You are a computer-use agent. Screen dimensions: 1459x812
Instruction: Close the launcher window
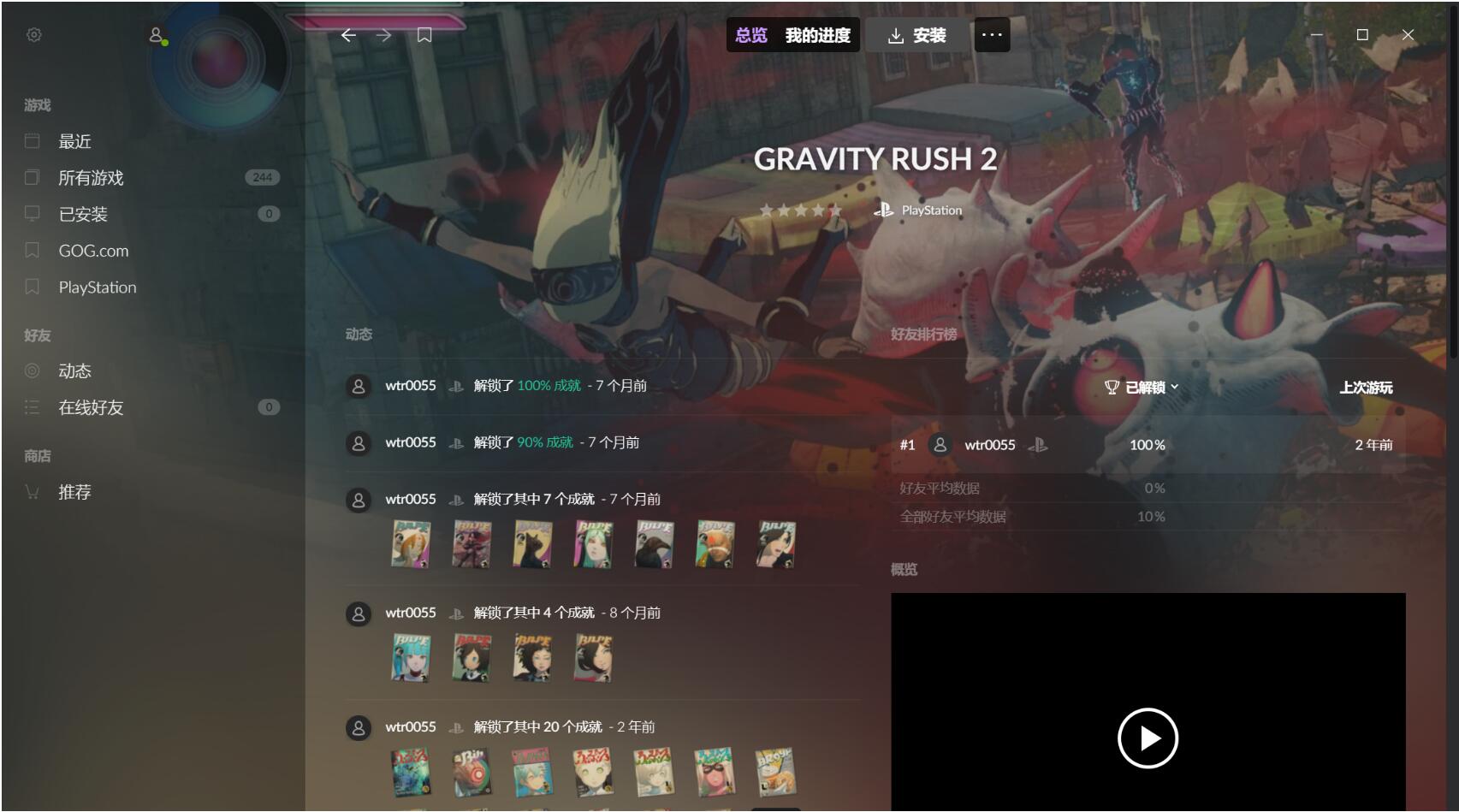click(1408, 35)
